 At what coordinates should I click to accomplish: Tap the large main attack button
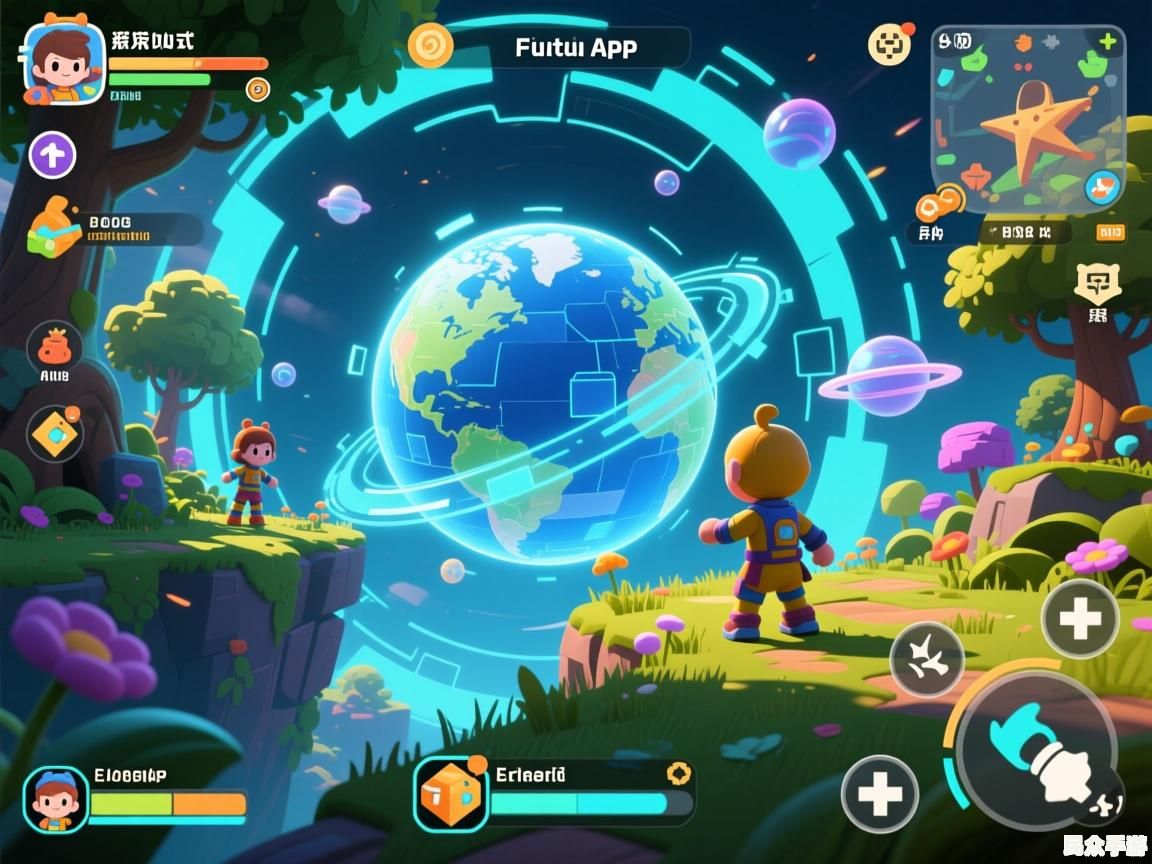click(1035, 750)
